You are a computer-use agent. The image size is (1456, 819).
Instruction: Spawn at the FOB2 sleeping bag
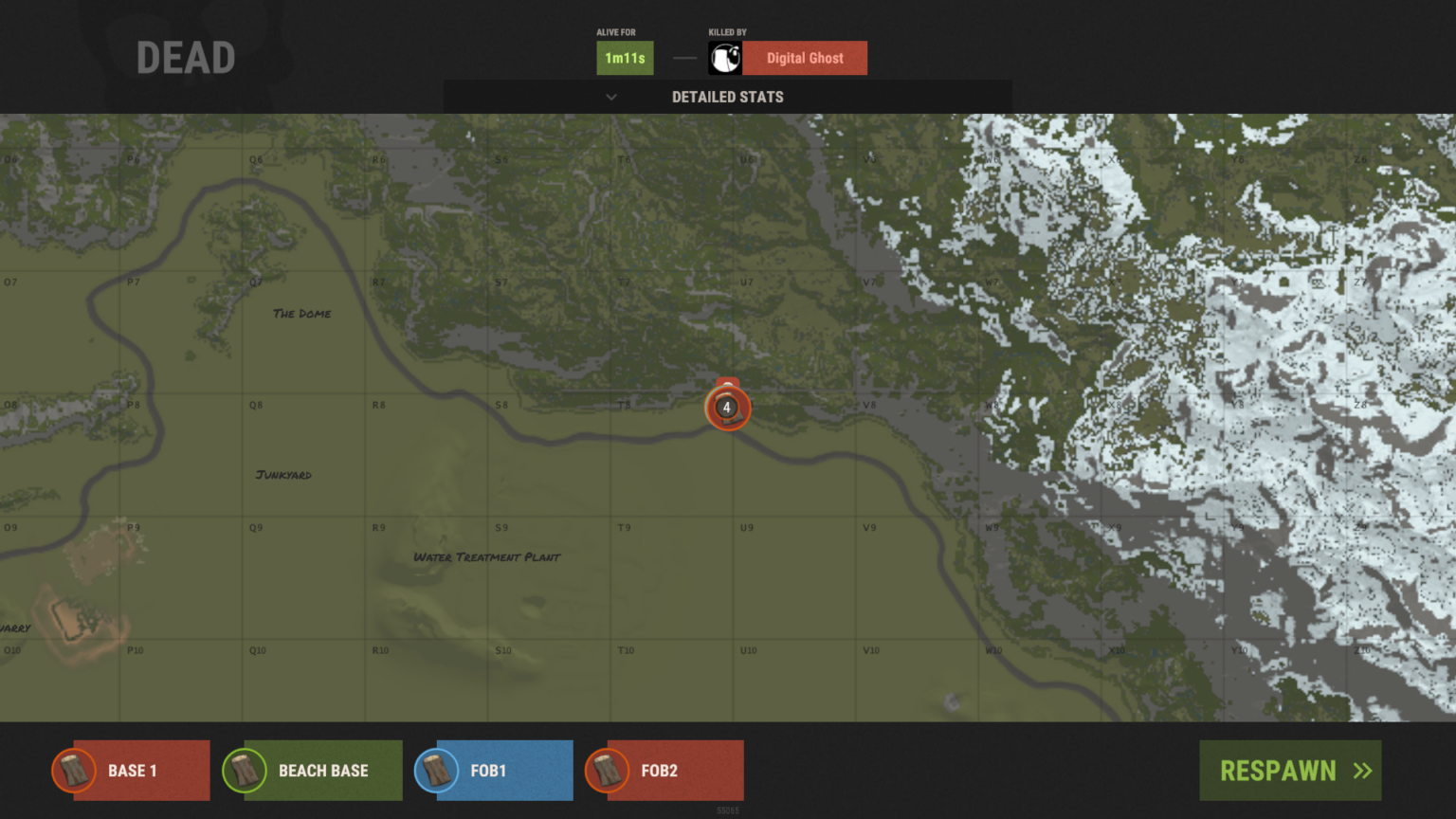tap(664, 771)
